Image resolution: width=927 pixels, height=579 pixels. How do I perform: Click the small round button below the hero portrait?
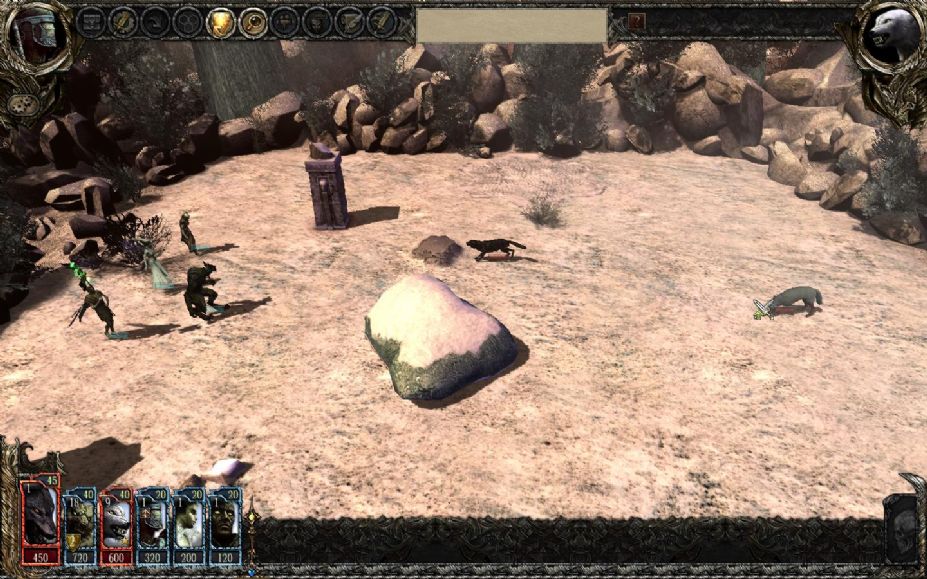(x=19, y=103)
